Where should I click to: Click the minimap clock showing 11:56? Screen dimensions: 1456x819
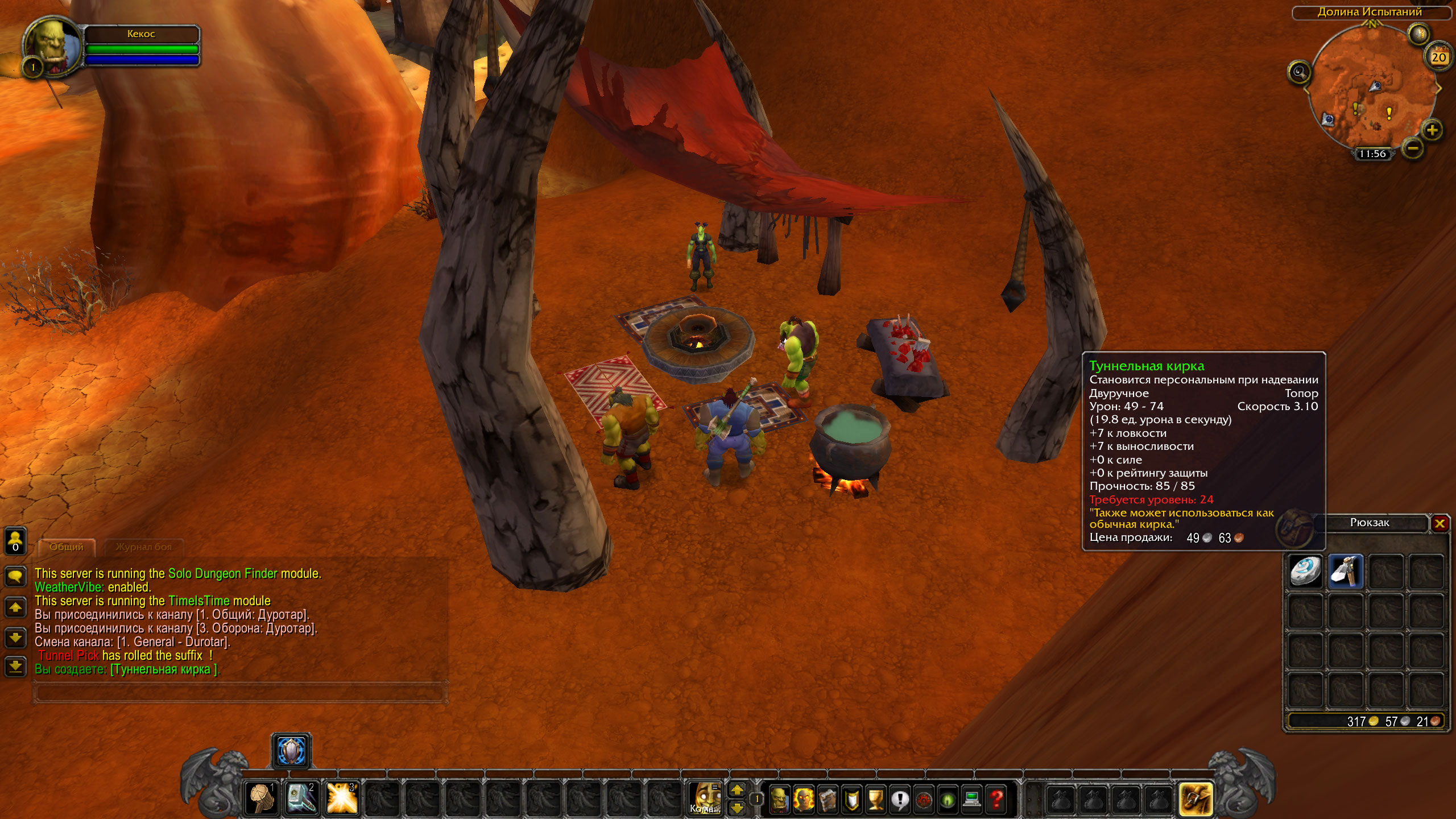[1372, 154]
